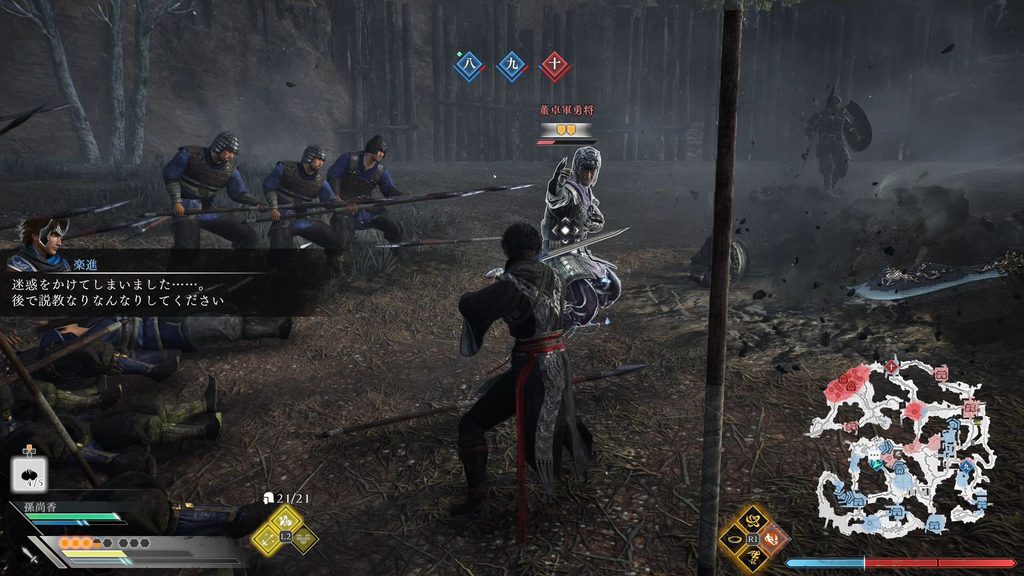Select the dimmed right tactics diamond icon
Viewport: 1024px width, 576px height.
click(304, 537)
